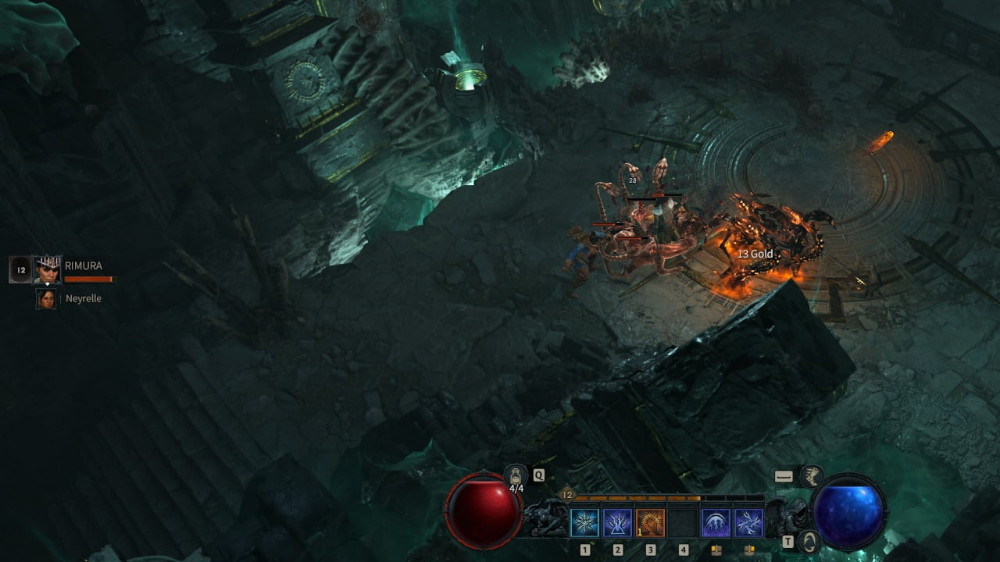This screenshot has width=1000, height=562.
Task: Drink the healing potion
Action: point(517,476)
